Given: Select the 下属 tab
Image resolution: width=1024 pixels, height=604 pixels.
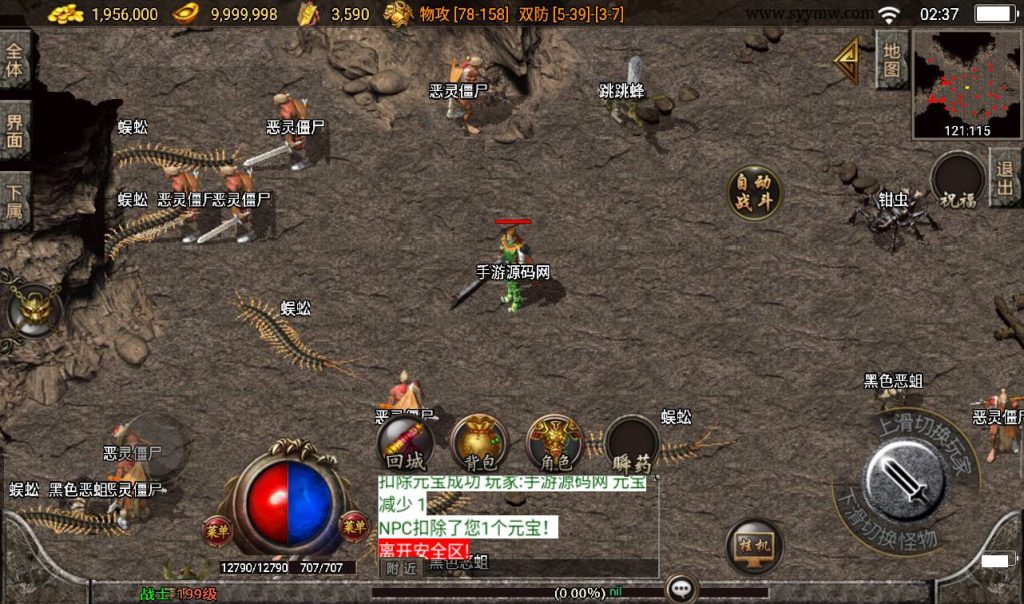Looking at the screenshot, I should point(15,201).
